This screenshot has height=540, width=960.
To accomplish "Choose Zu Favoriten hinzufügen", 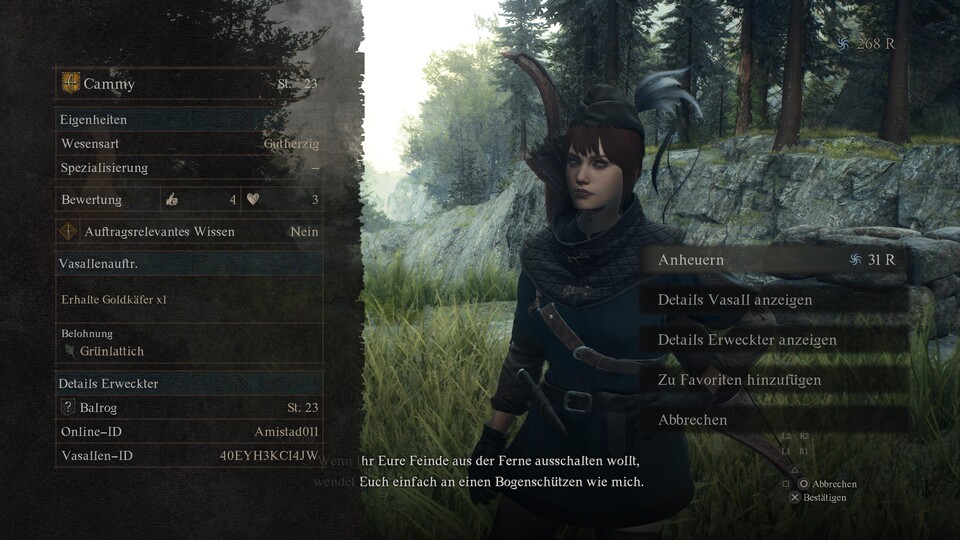I will 739,380.
